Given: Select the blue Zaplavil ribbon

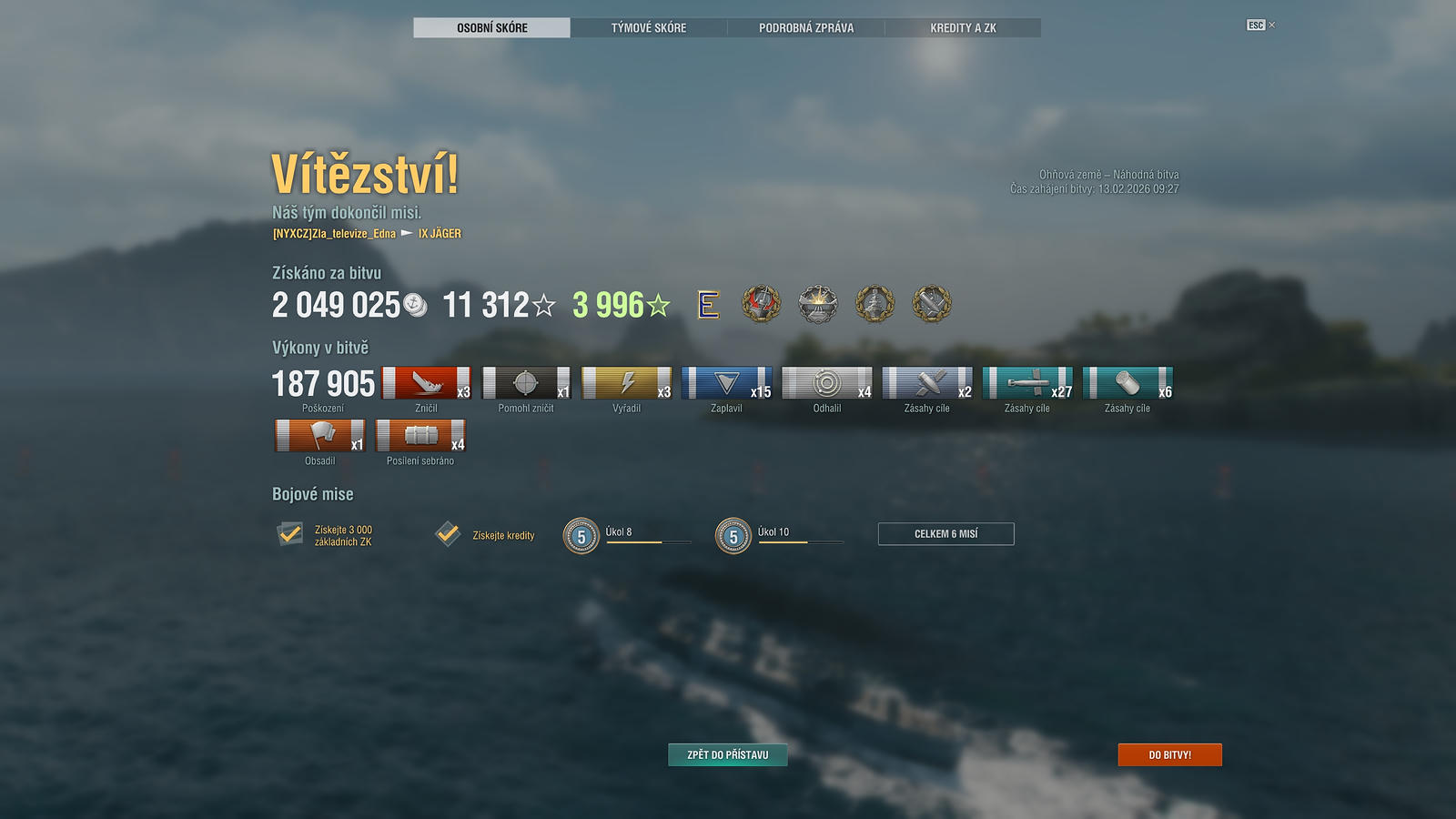Looking at the screenshot, I should point(726,383).
